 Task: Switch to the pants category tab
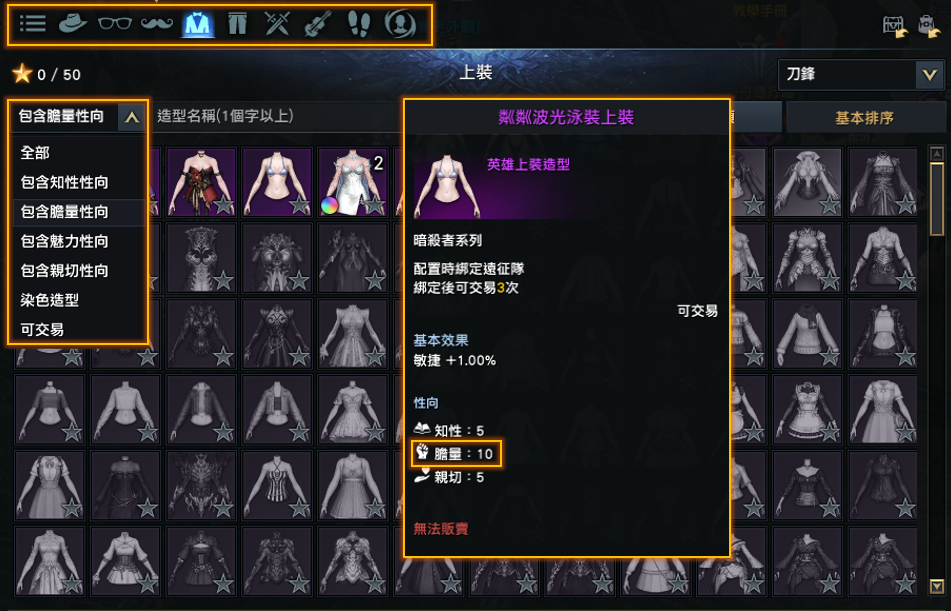point(237,24)
